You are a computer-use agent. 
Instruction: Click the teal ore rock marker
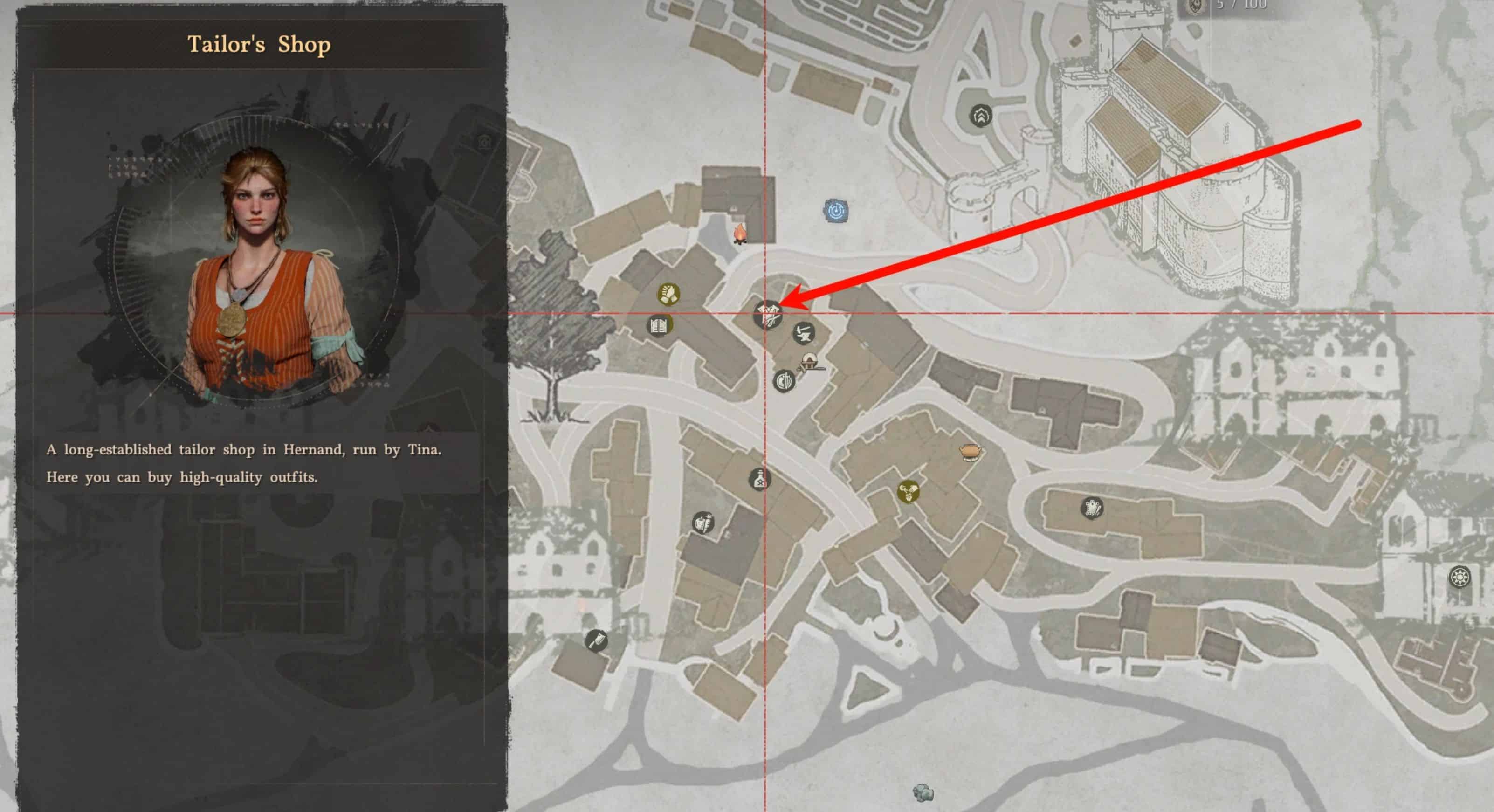click(x=923, y=791)
